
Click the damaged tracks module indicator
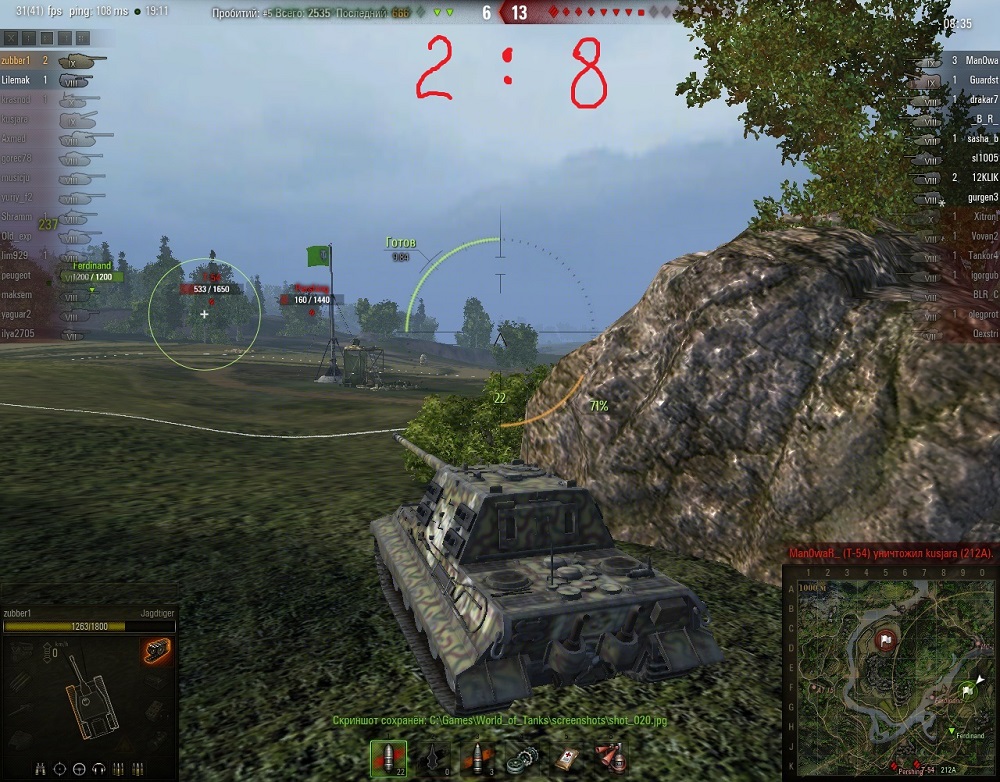coord(158,650)
